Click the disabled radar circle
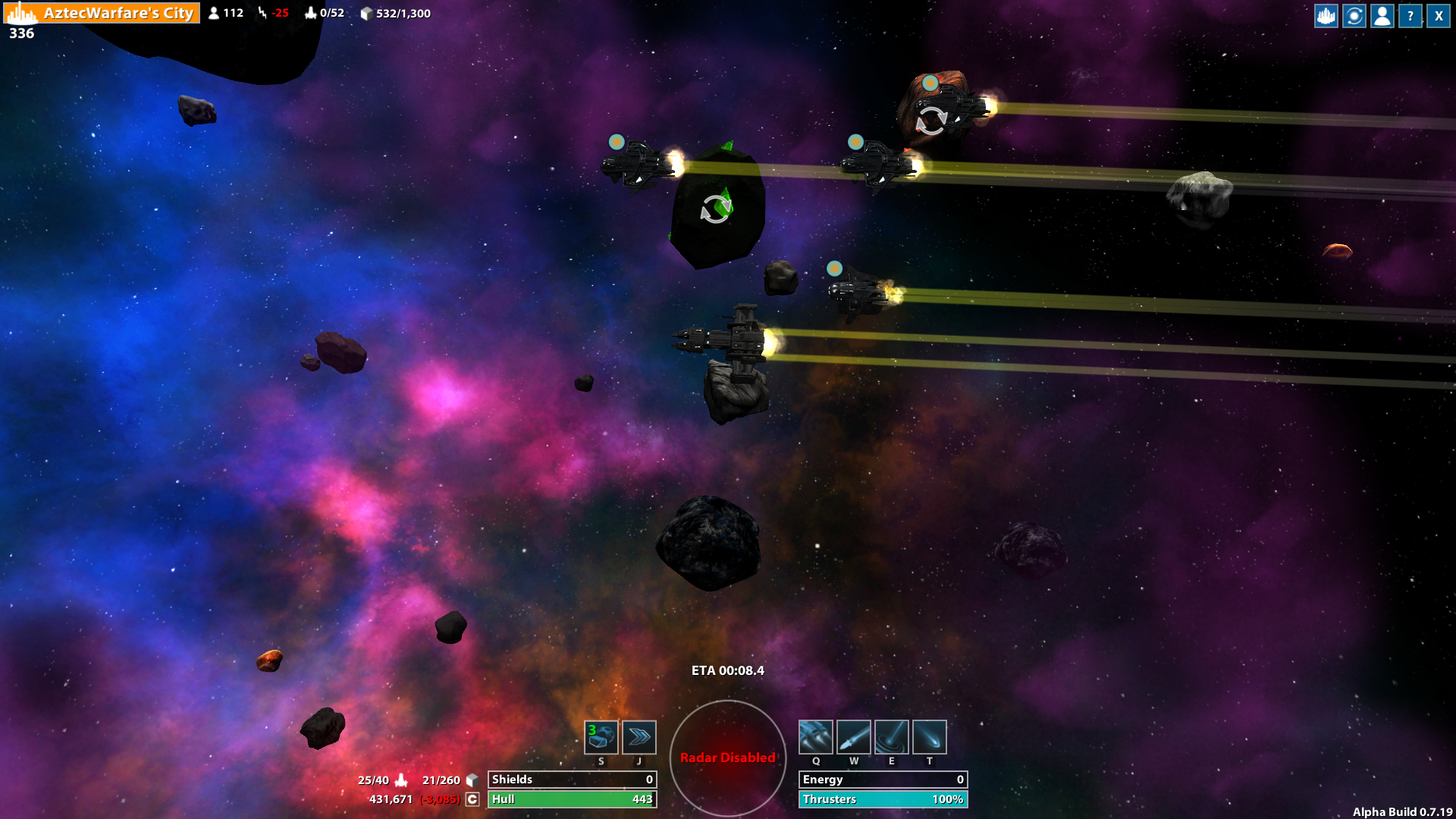The image size is (1456, 819). pos(728,757)
